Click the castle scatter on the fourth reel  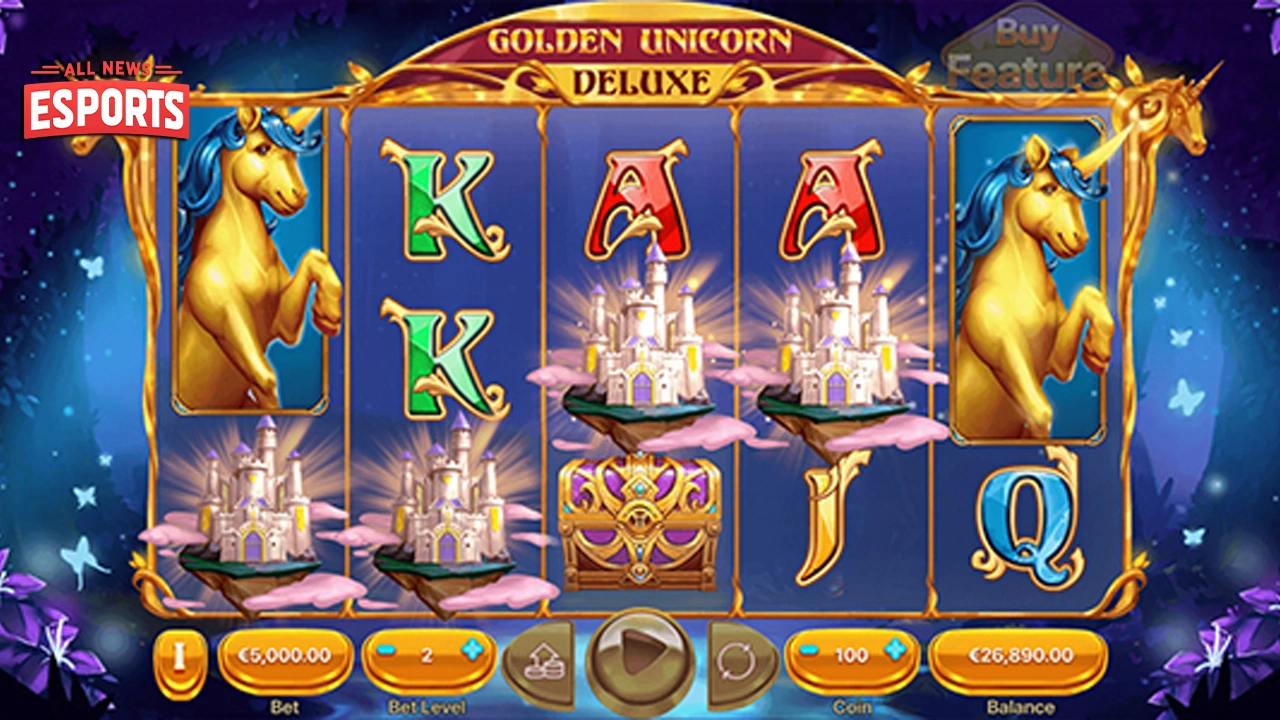[x=840, y=345]
